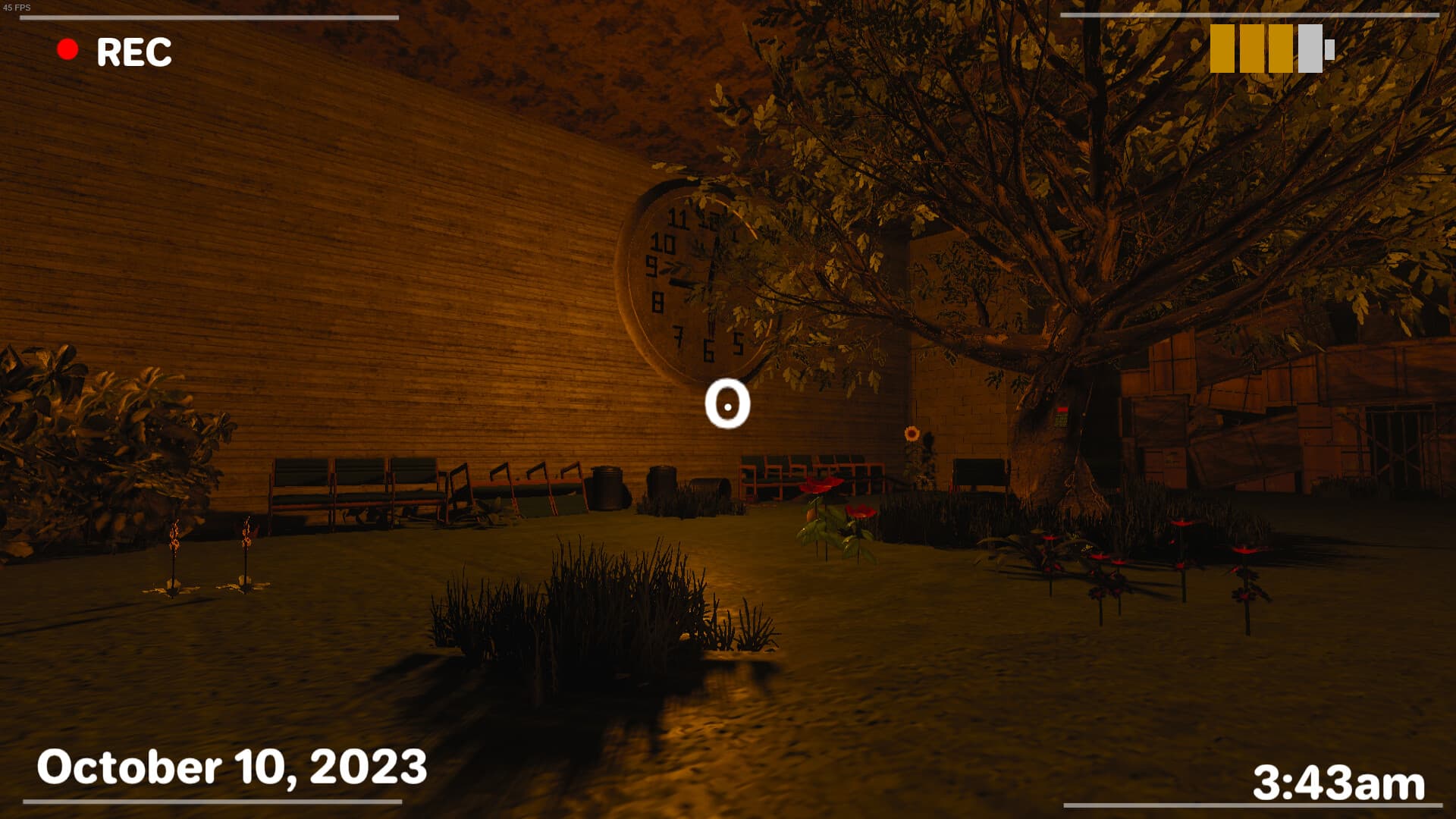This screenshot has width=1456, height=819.
Task: Click the green keypad on the tree trunk
Action: (x=1062, y=421)
